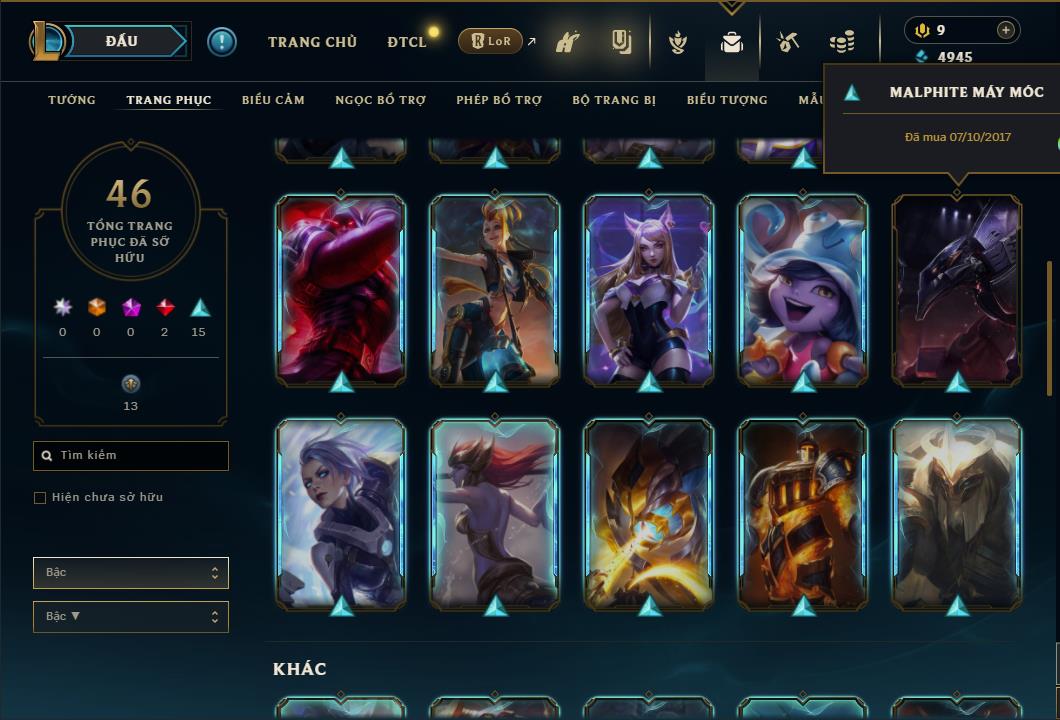Click the exclamation mark notification icon

[221, 42]
